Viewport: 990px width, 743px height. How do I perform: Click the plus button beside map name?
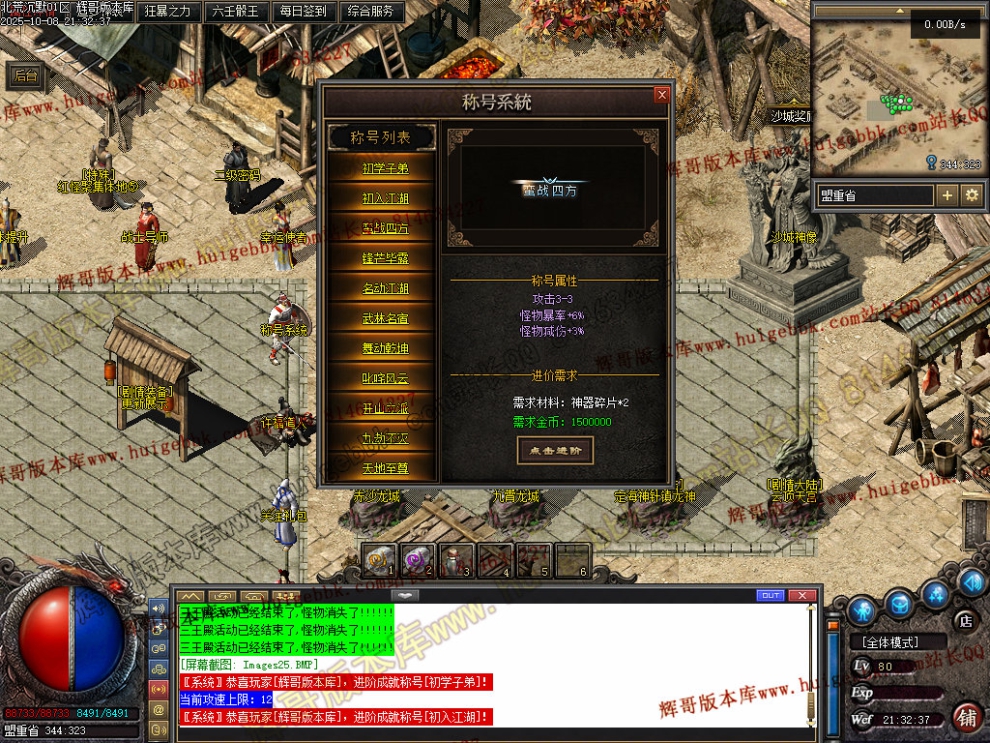[947, 195]
